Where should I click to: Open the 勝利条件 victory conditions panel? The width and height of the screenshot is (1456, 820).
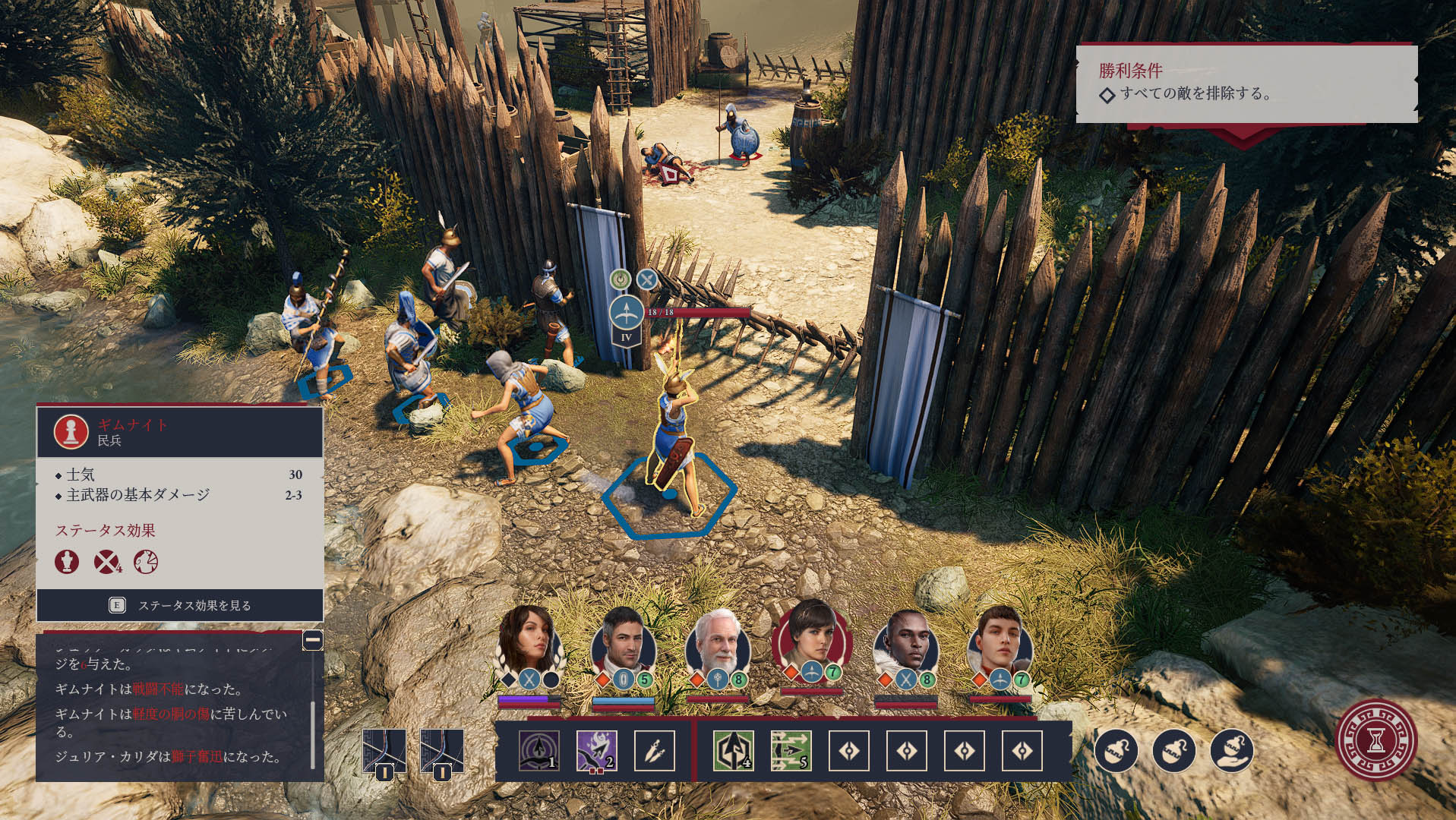click(1246, 83)
